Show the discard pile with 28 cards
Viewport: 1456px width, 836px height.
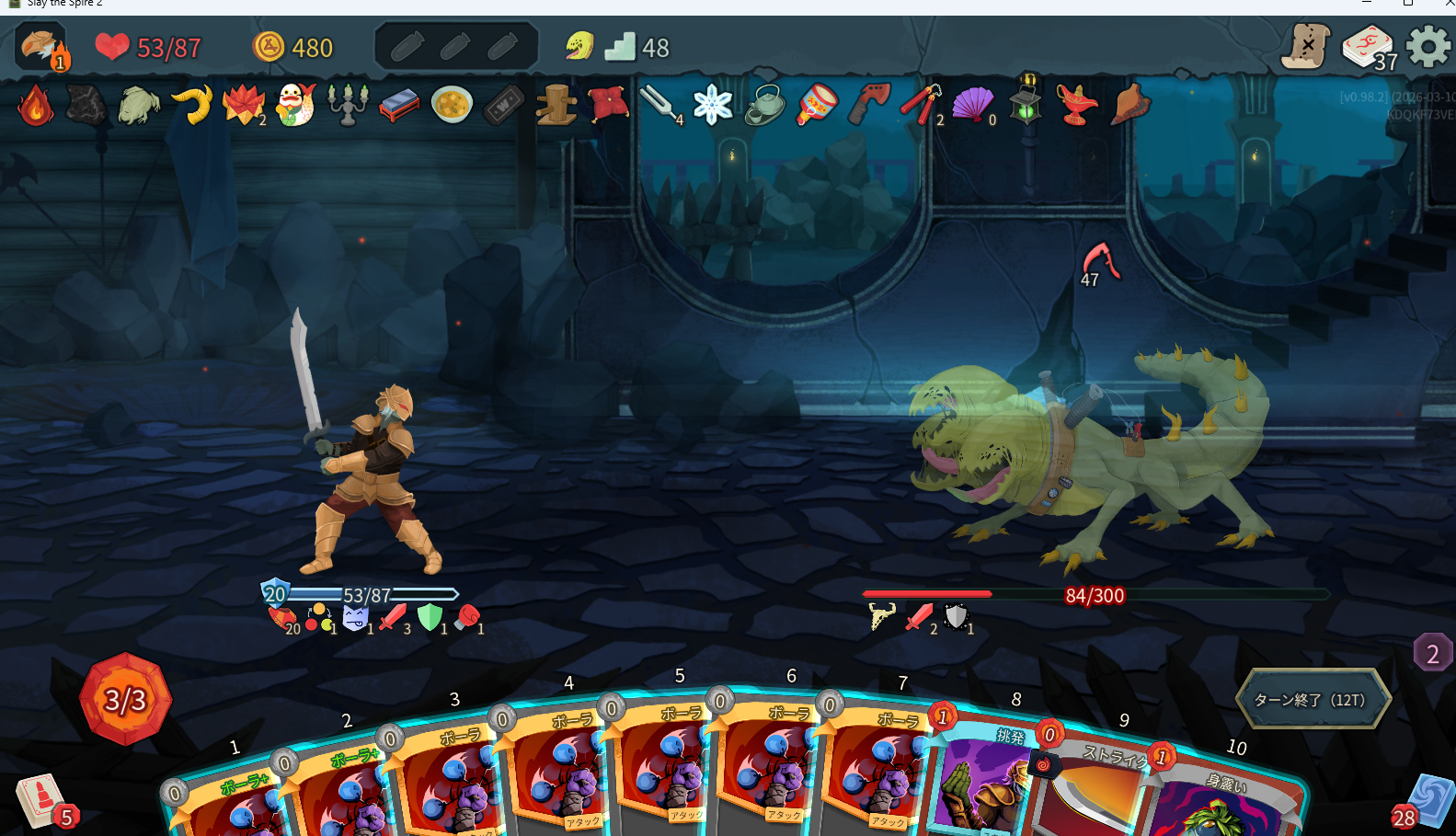tap(1426, 802)
